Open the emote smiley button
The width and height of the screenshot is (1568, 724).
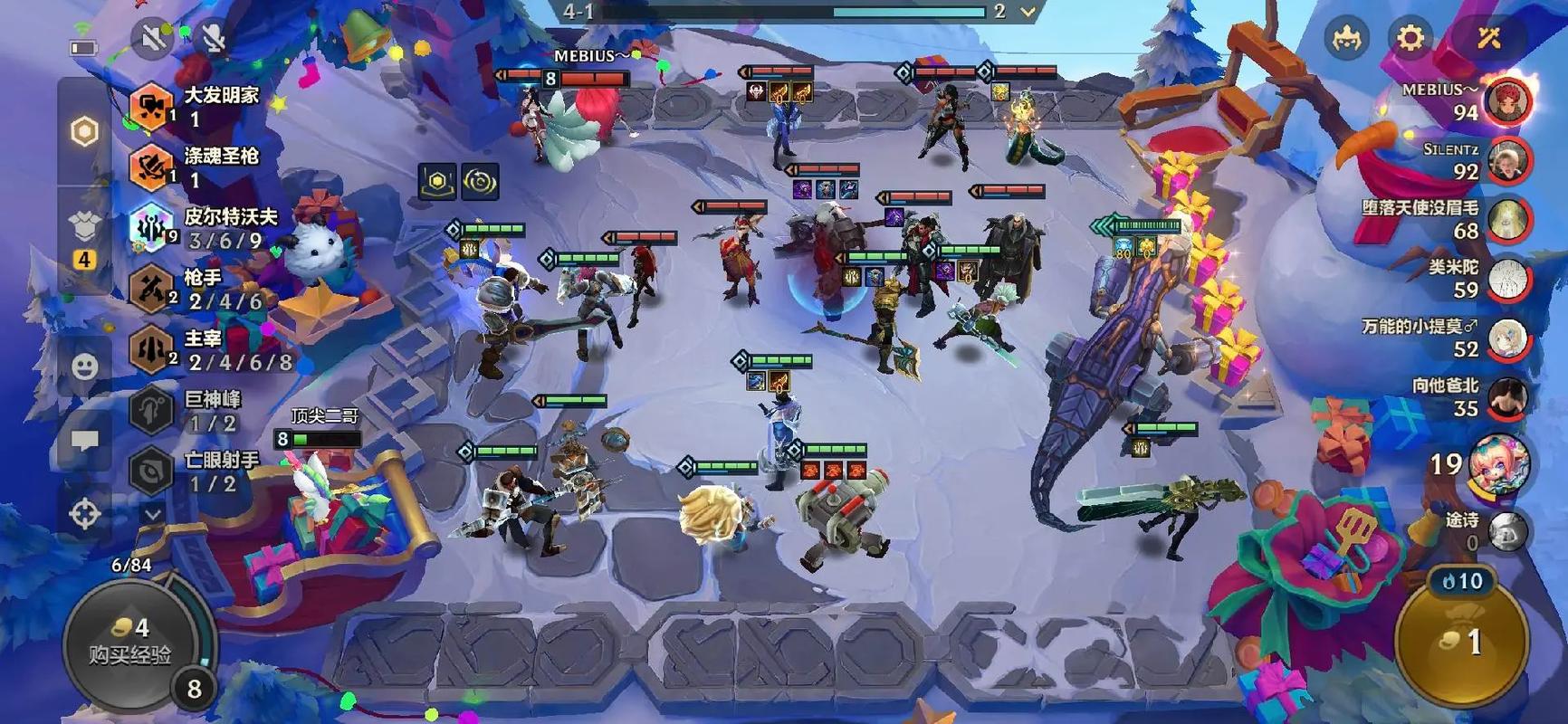point(84,367)
